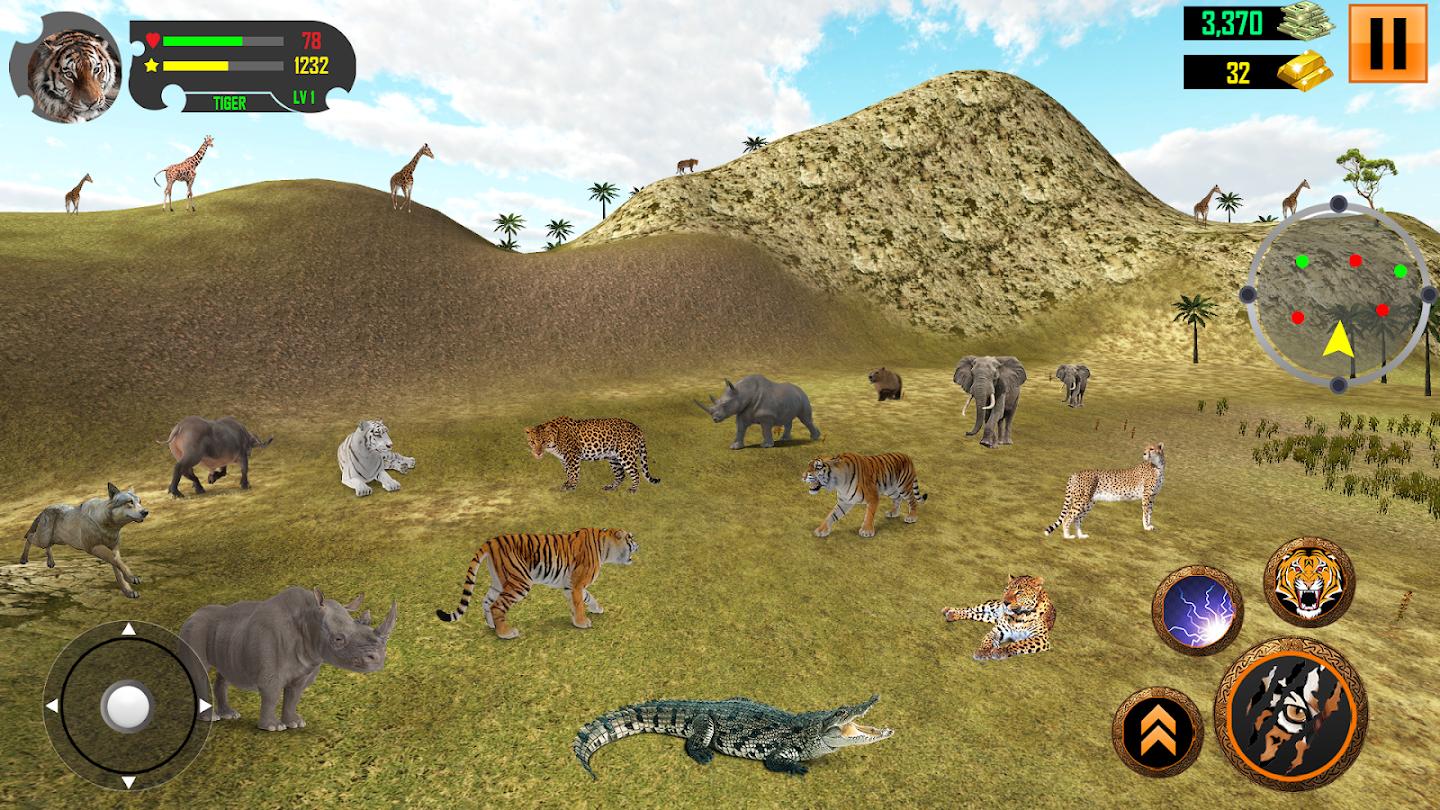Select the tiger portrait avatar
The width and height of the screenshot is (1440, 810).
click(65, 68)
